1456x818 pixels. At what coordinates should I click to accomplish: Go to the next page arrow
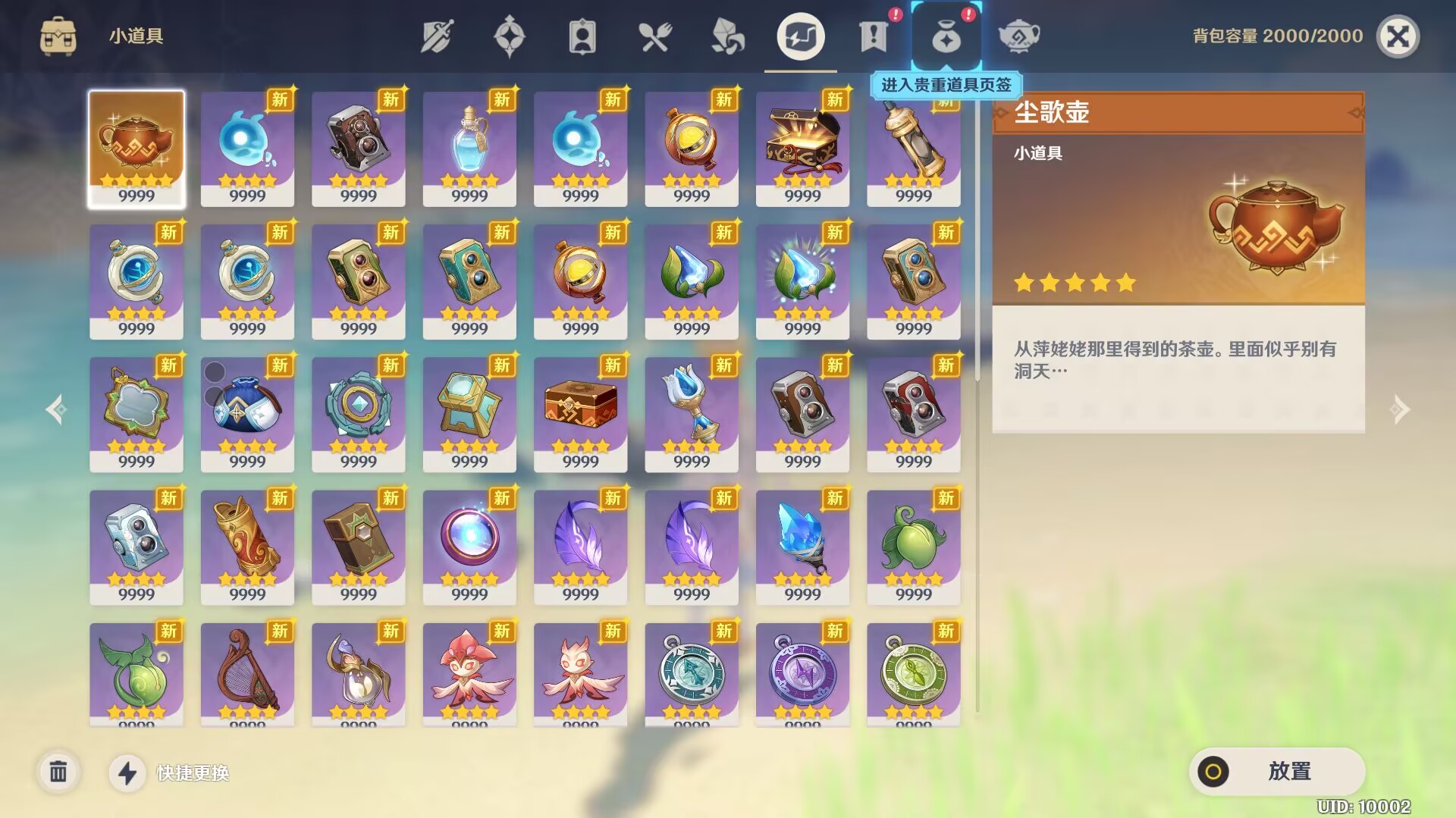[x=1400, y=409]
